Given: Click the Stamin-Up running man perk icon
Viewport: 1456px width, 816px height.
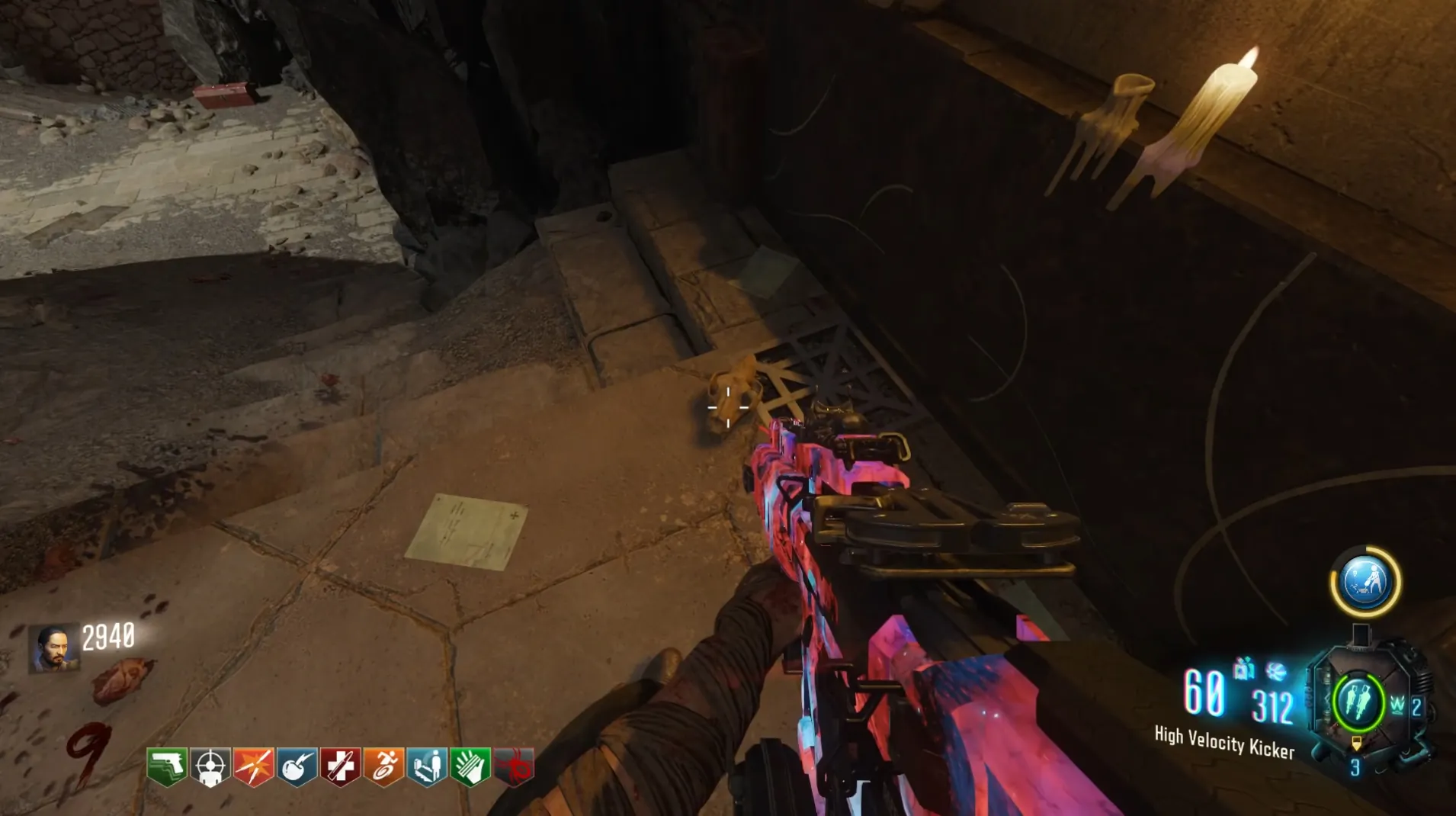Looking at the screenshot, I should 384,766.
